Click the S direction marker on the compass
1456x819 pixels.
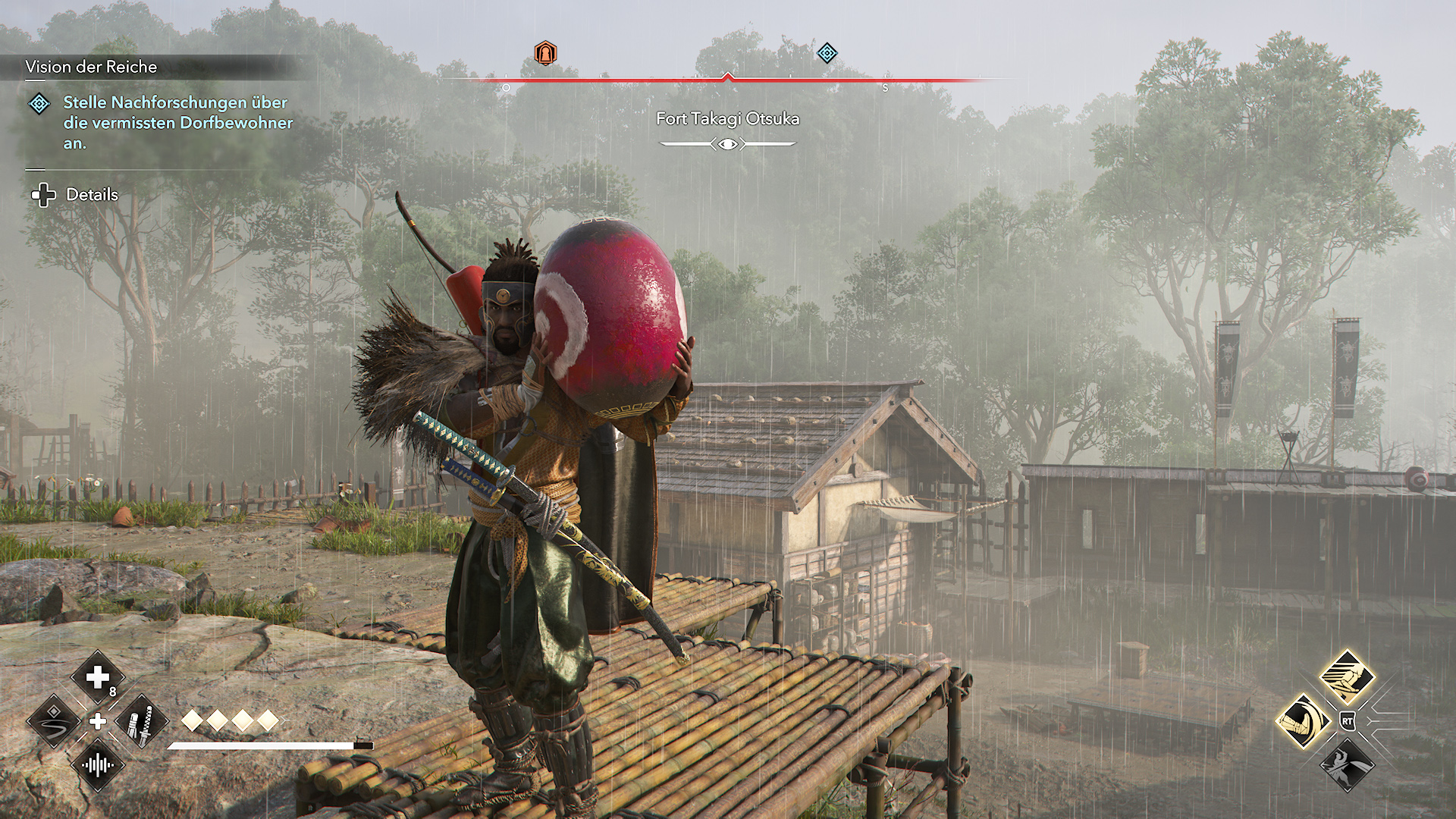coord(886,87)
